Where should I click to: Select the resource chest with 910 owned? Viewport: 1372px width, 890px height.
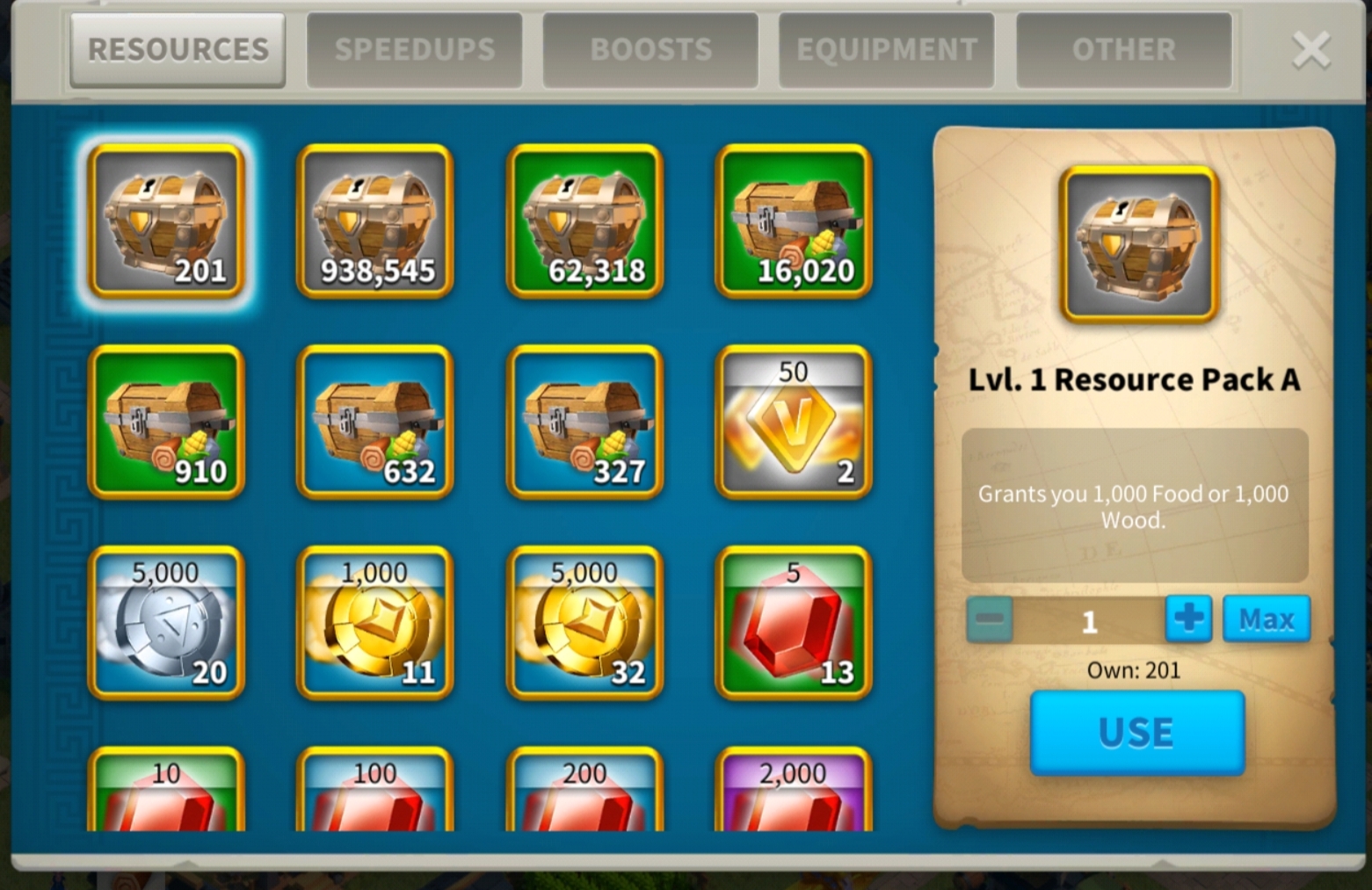pyautogui.click(x=166, y=423)
